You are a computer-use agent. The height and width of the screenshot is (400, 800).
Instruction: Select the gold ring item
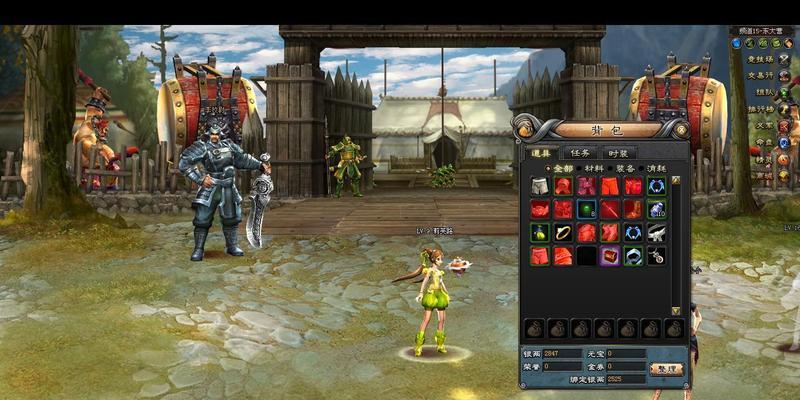(564, 232)
